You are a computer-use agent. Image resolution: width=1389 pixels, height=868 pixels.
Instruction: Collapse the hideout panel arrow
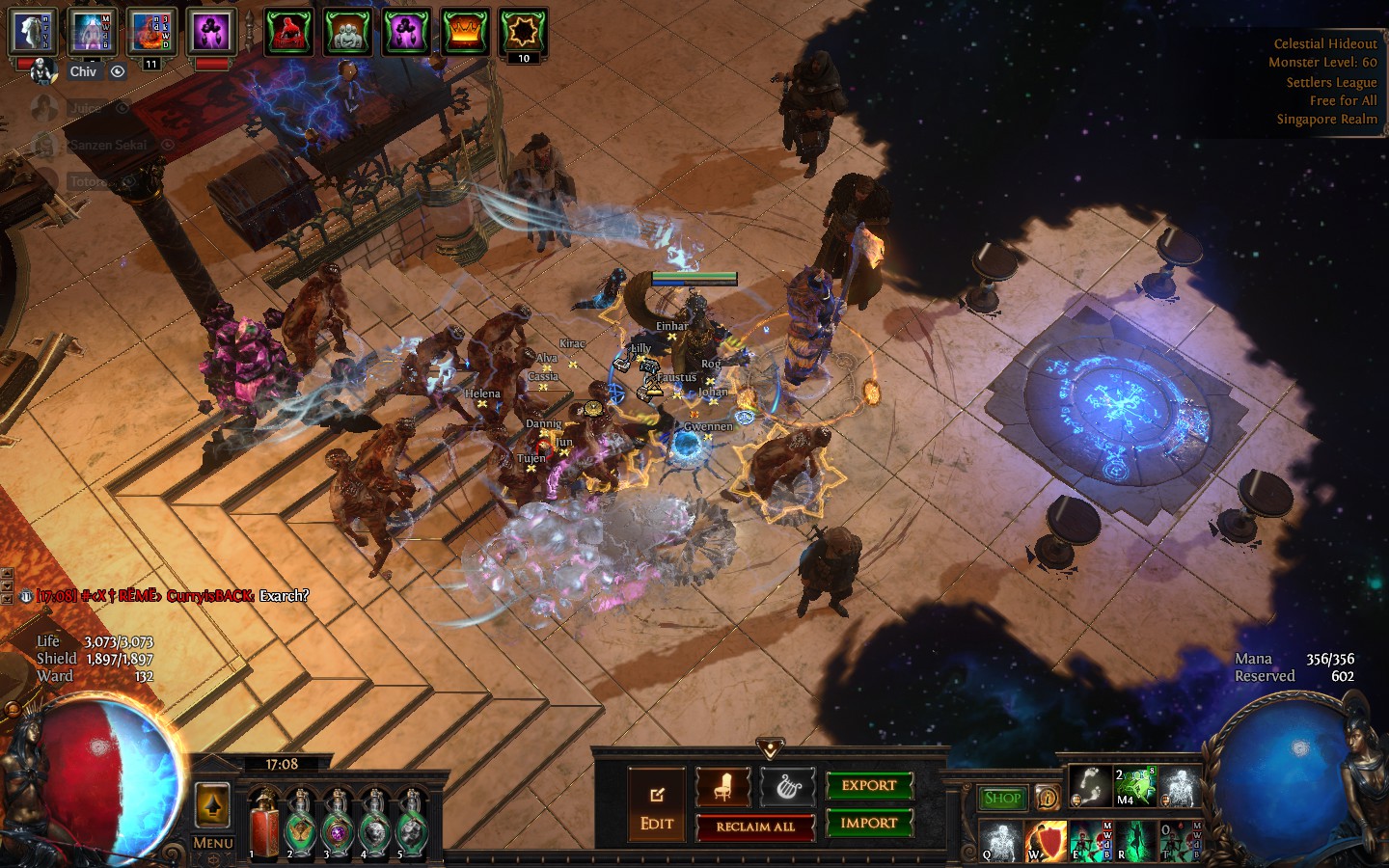[x=769, y=747]
